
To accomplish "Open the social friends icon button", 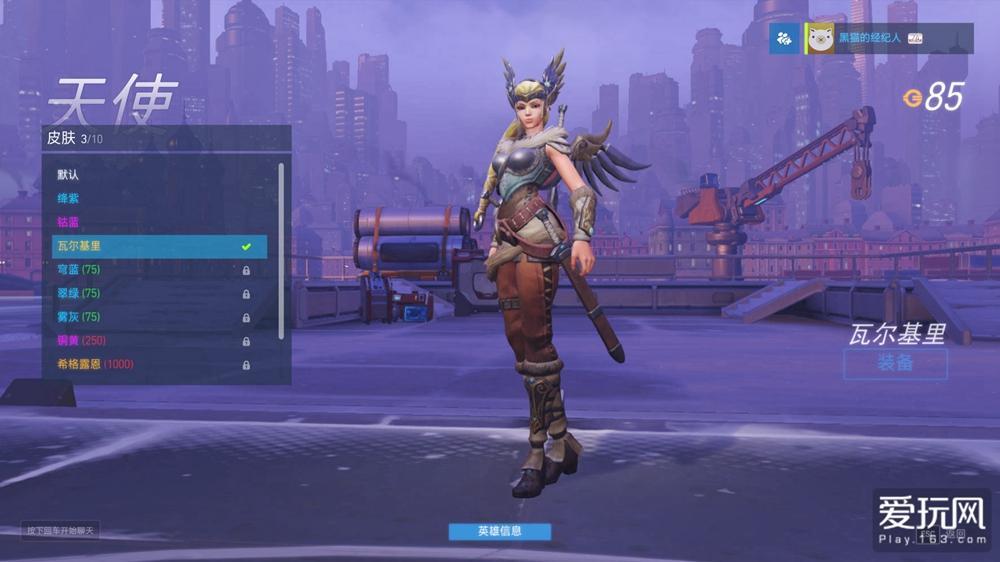I will (784, 38).
